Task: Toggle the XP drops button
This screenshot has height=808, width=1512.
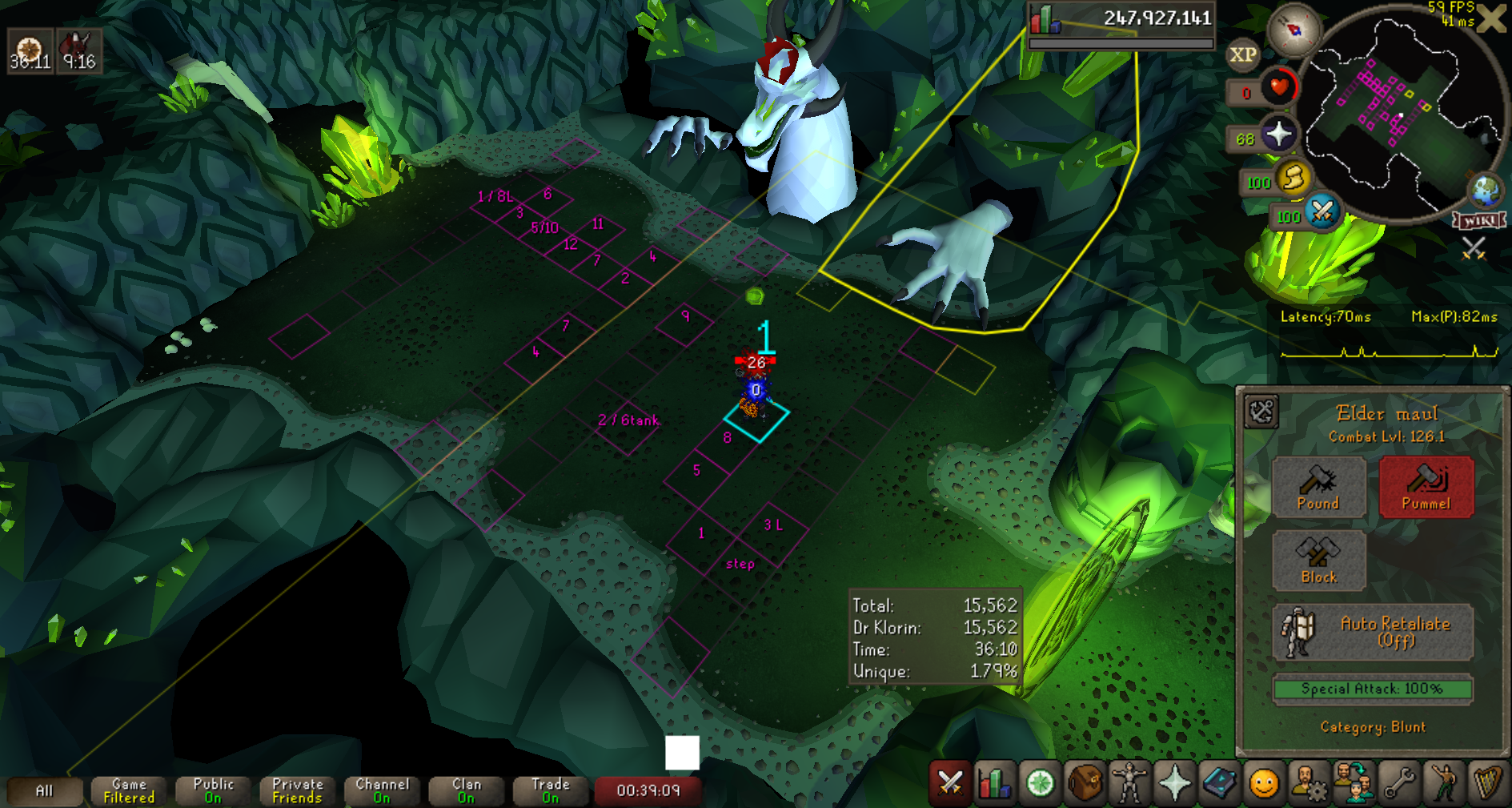Action: [x=1242, y=55]
